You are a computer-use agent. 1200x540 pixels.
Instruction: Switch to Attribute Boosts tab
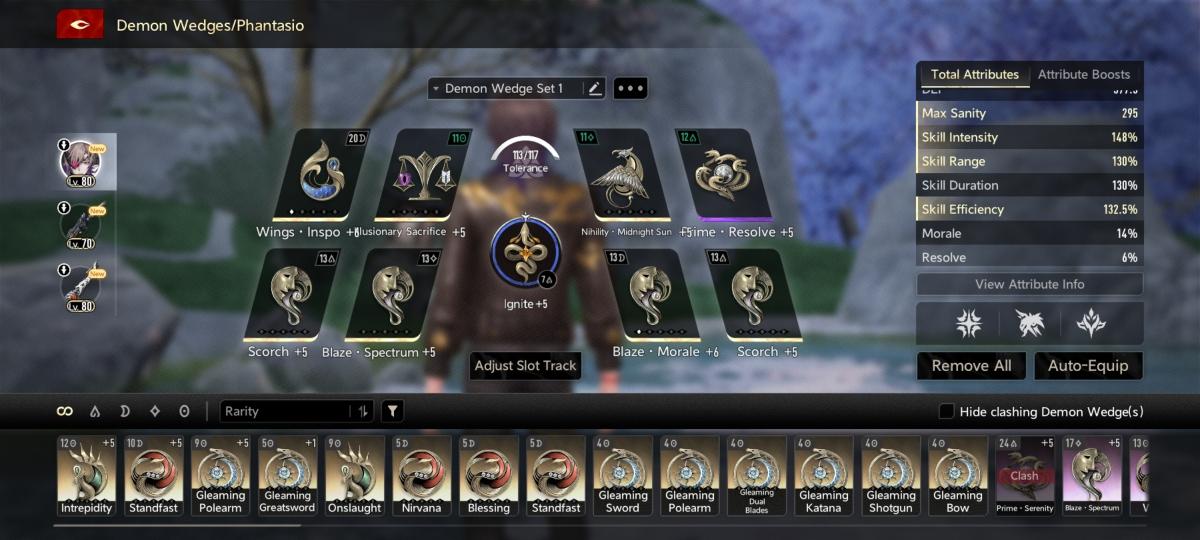click(1084, 75)
